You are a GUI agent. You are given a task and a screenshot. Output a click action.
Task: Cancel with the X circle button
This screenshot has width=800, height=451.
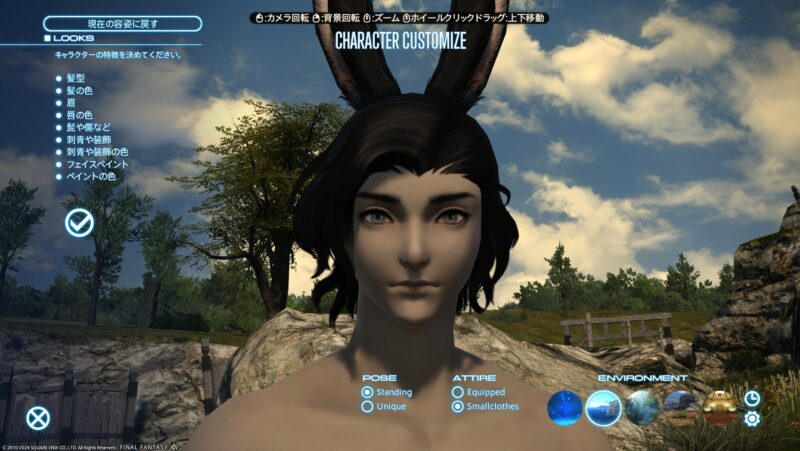(38, 418)
